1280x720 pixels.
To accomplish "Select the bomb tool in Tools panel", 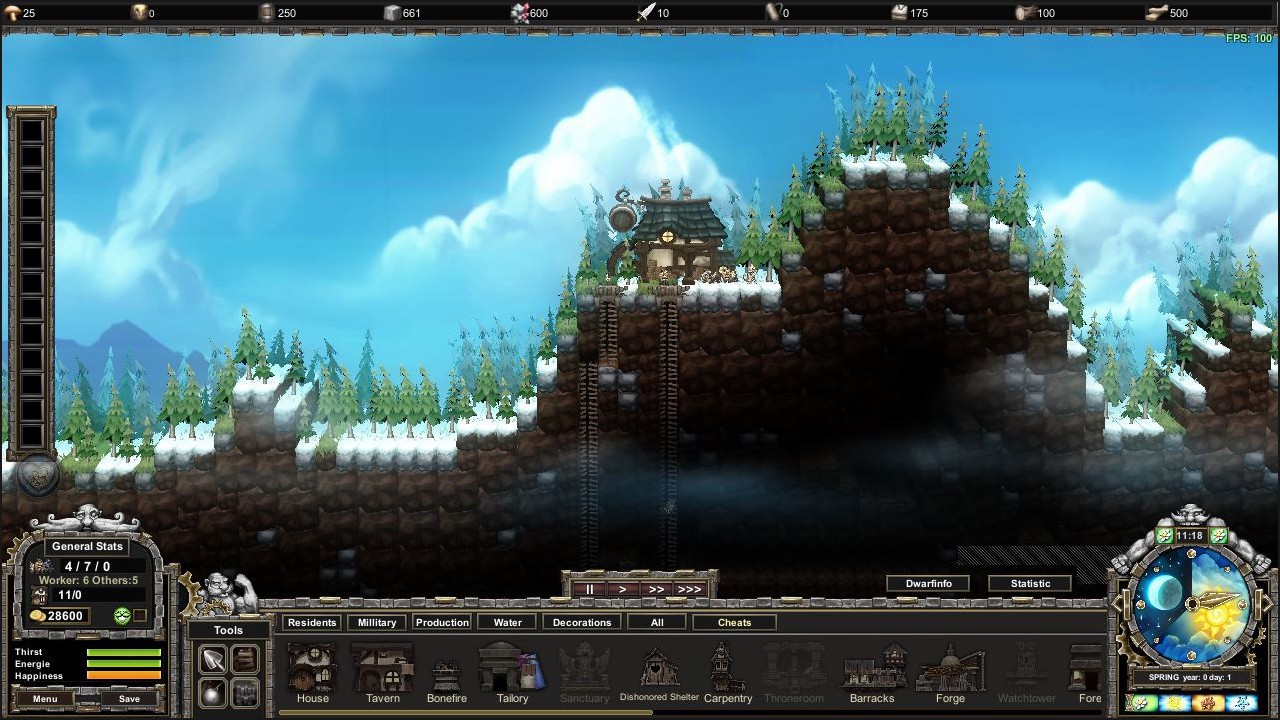I will click(212, 692).
